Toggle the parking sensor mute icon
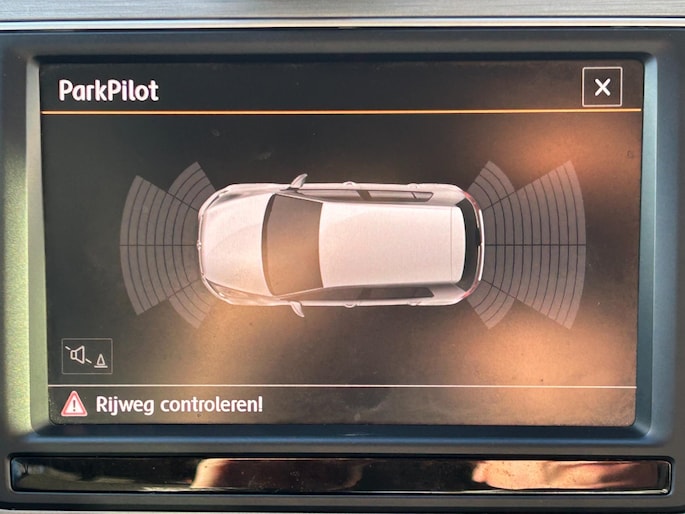 coord(88,354)
